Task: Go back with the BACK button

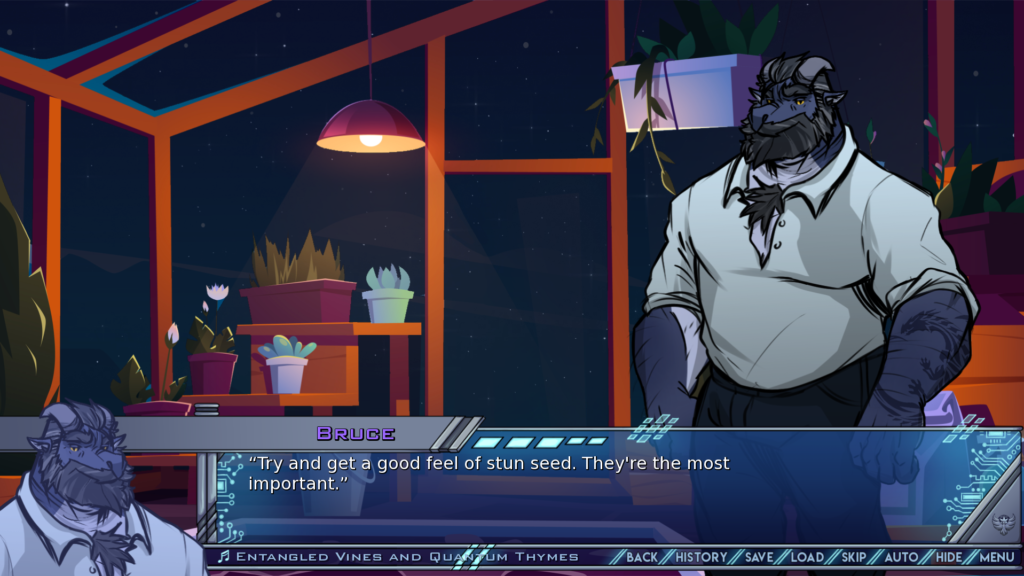Action: 642,557
